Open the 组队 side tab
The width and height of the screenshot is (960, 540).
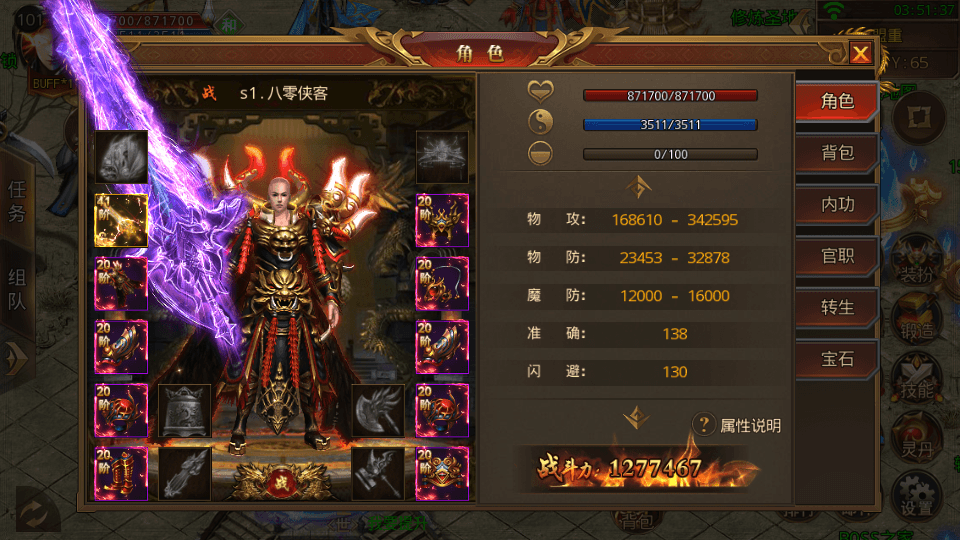18,288
